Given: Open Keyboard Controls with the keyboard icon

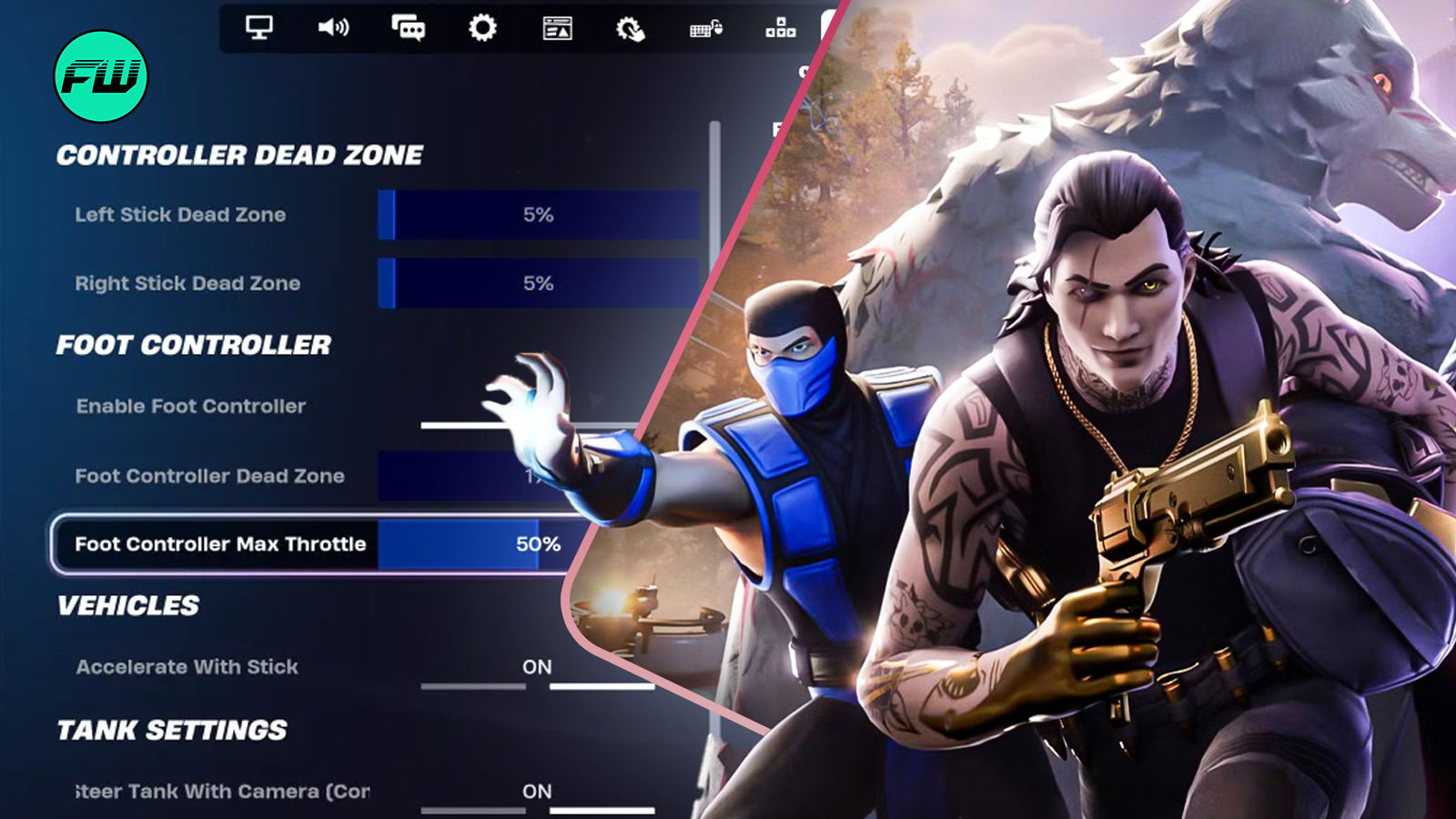Looking at the screenshot, I should (x=705, y=28).
